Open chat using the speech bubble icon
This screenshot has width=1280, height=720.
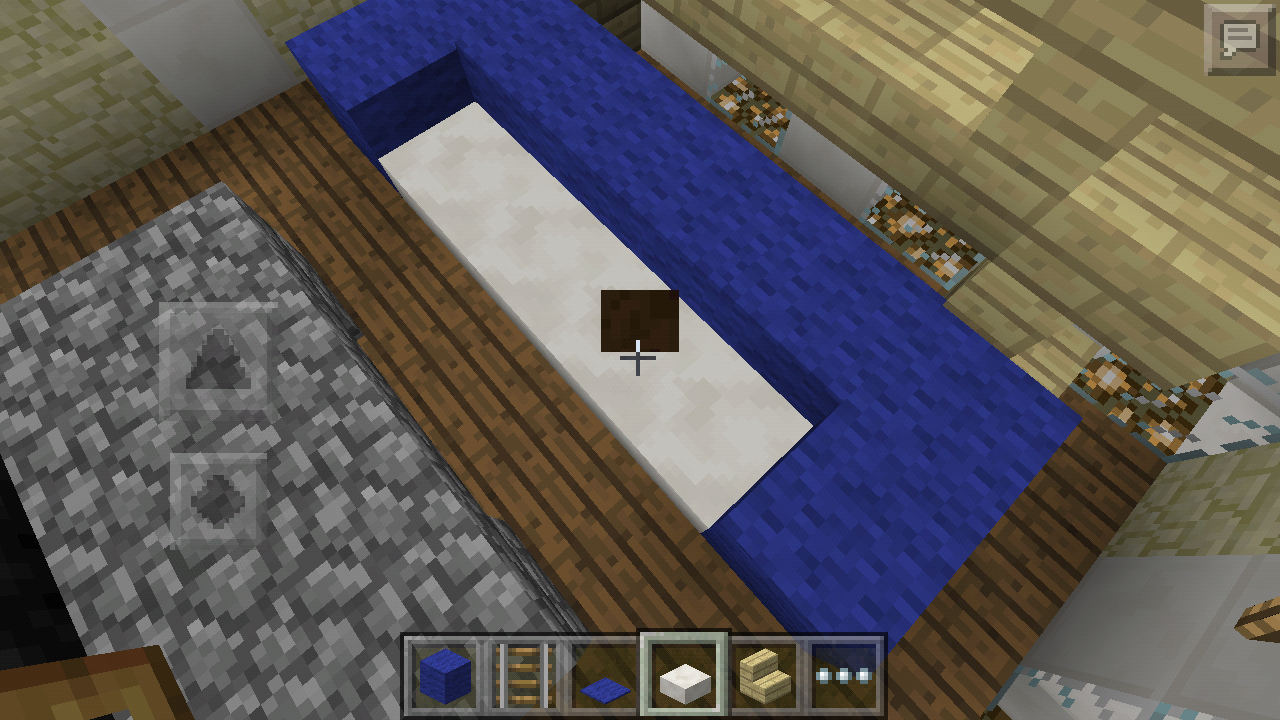1240,40
